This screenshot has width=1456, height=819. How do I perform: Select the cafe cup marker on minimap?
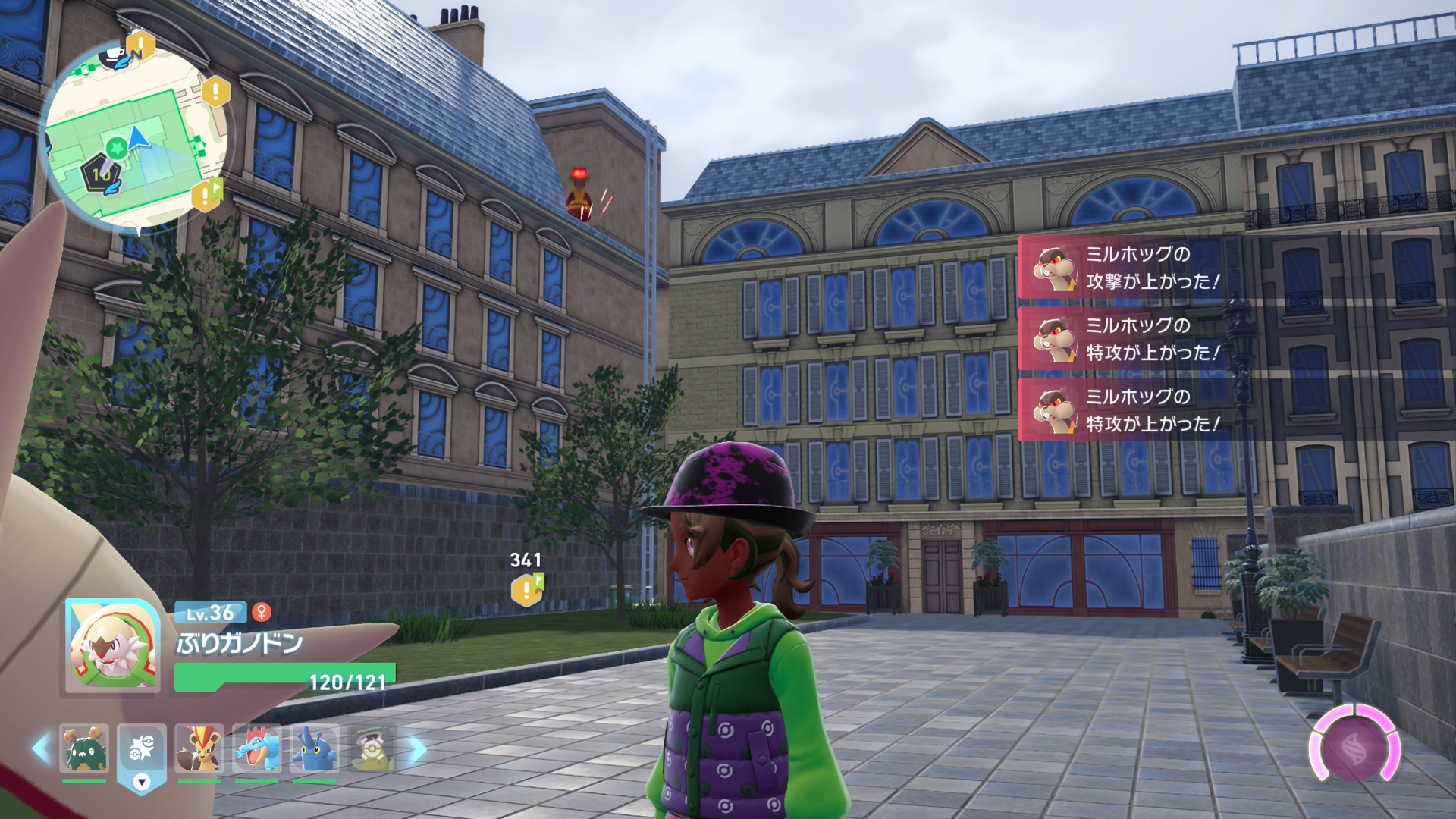tap(115, 55)
